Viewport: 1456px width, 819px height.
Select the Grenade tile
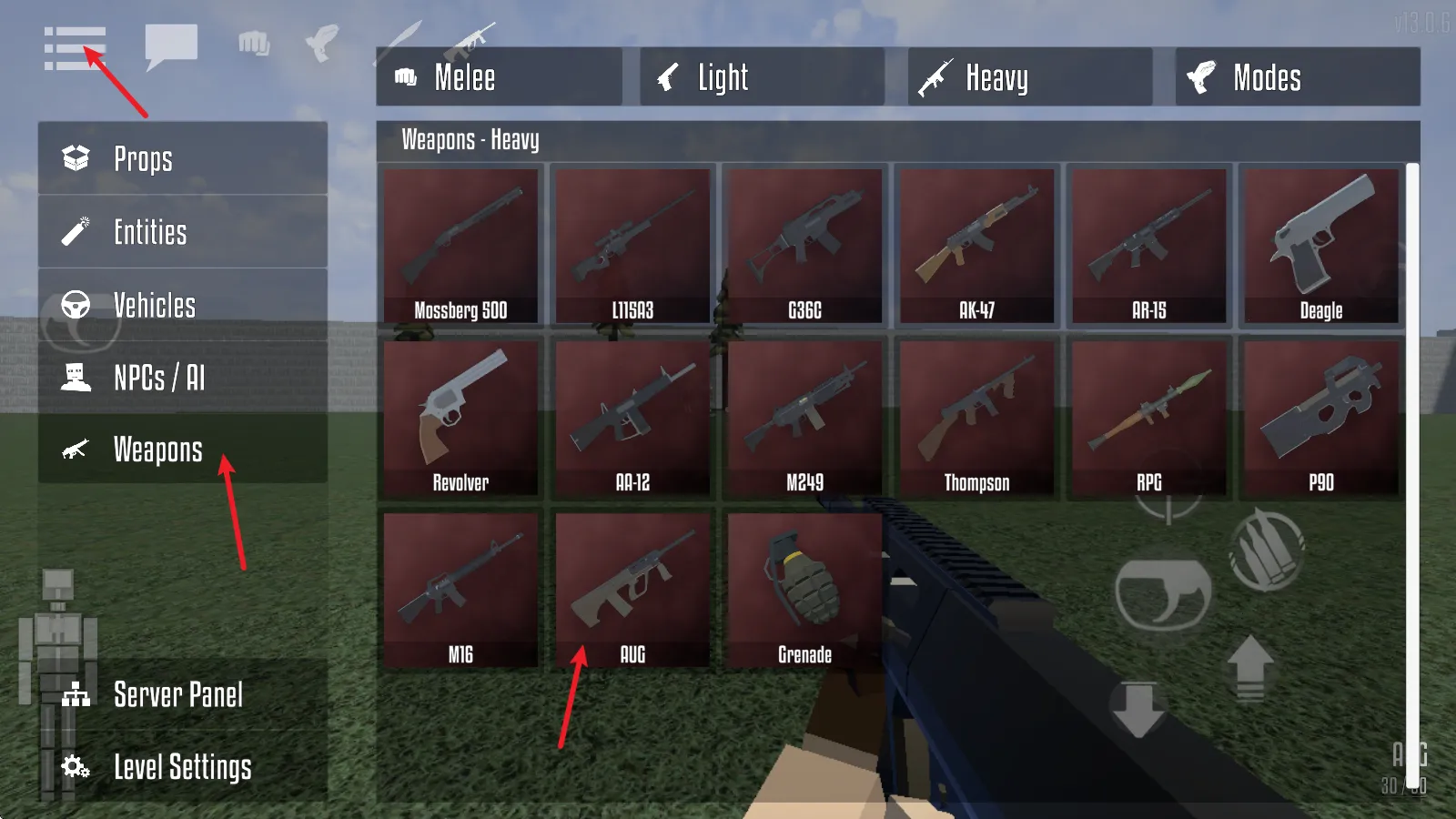(804, 590)
